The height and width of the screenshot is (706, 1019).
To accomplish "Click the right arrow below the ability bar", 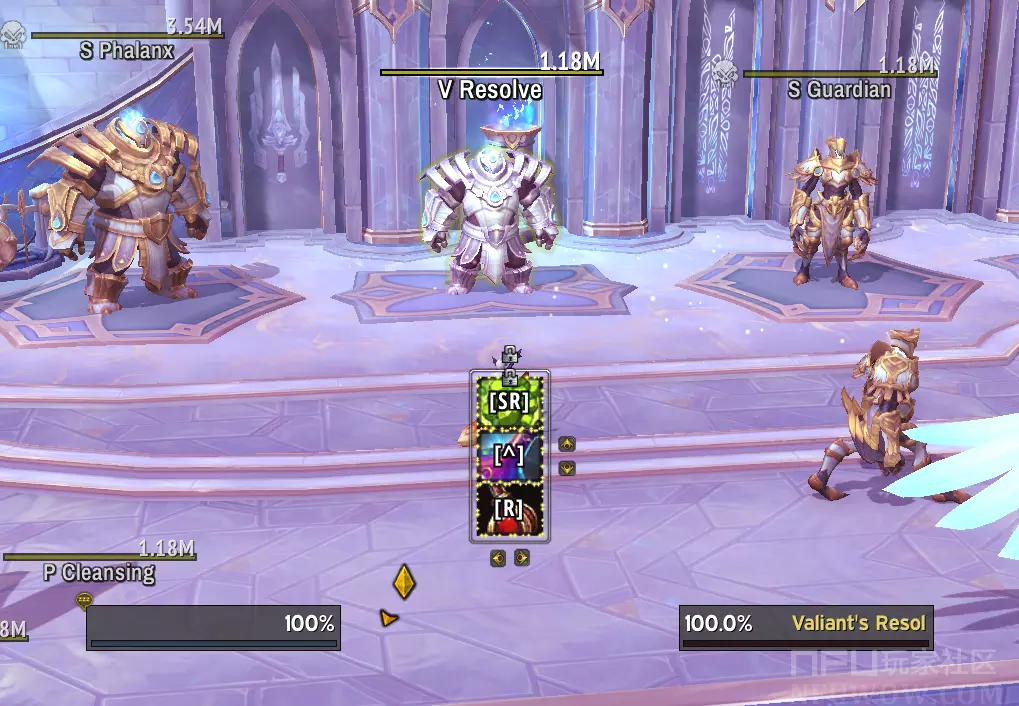I will tap(521, 558).
